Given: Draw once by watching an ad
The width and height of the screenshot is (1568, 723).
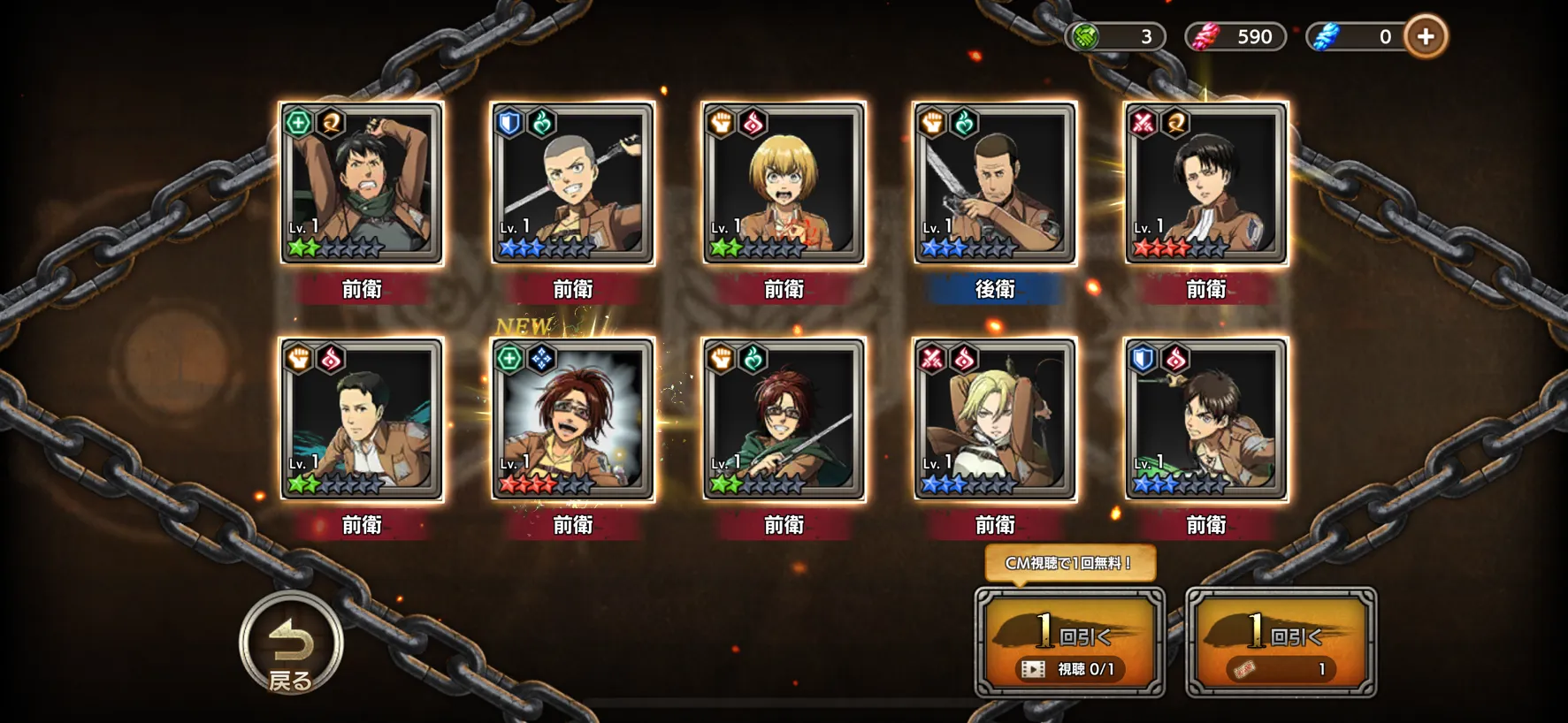Looking at the screenshot, I should point(1069,643).
